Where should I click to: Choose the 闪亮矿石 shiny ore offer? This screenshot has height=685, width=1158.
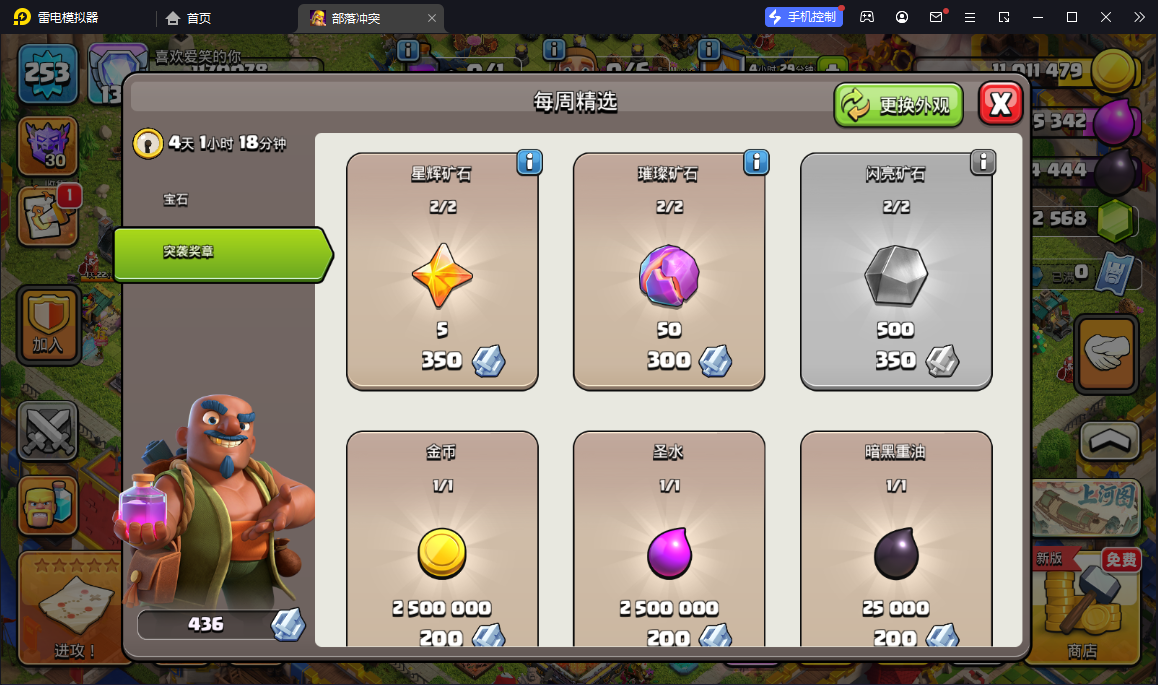896,271
